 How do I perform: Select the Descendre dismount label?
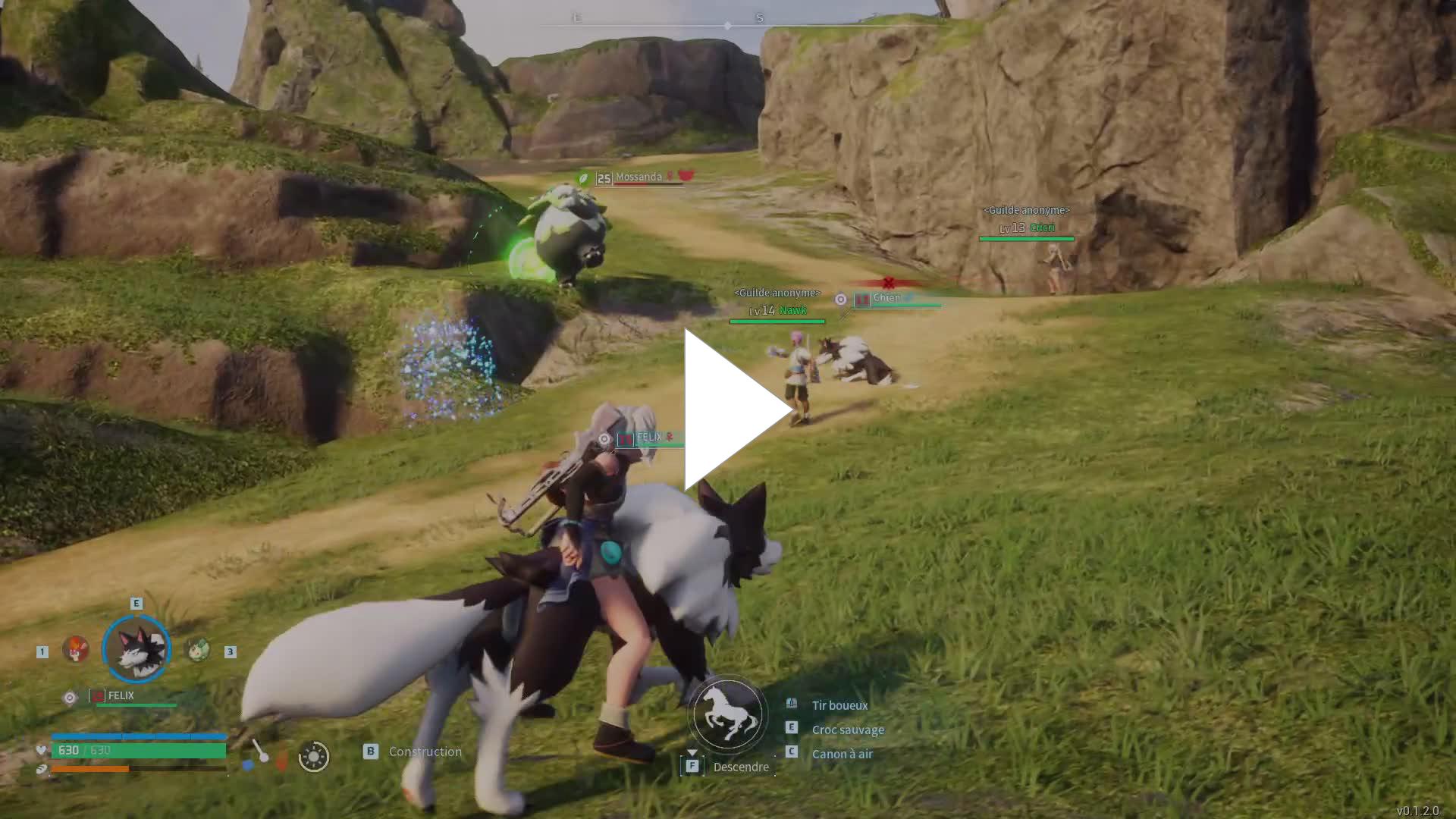740,767
